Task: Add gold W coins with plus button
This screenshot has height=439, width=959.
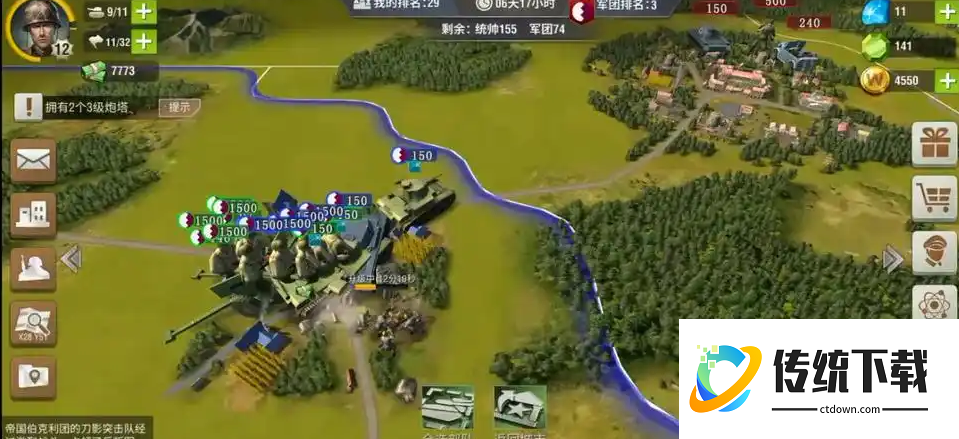Action: 946,80
